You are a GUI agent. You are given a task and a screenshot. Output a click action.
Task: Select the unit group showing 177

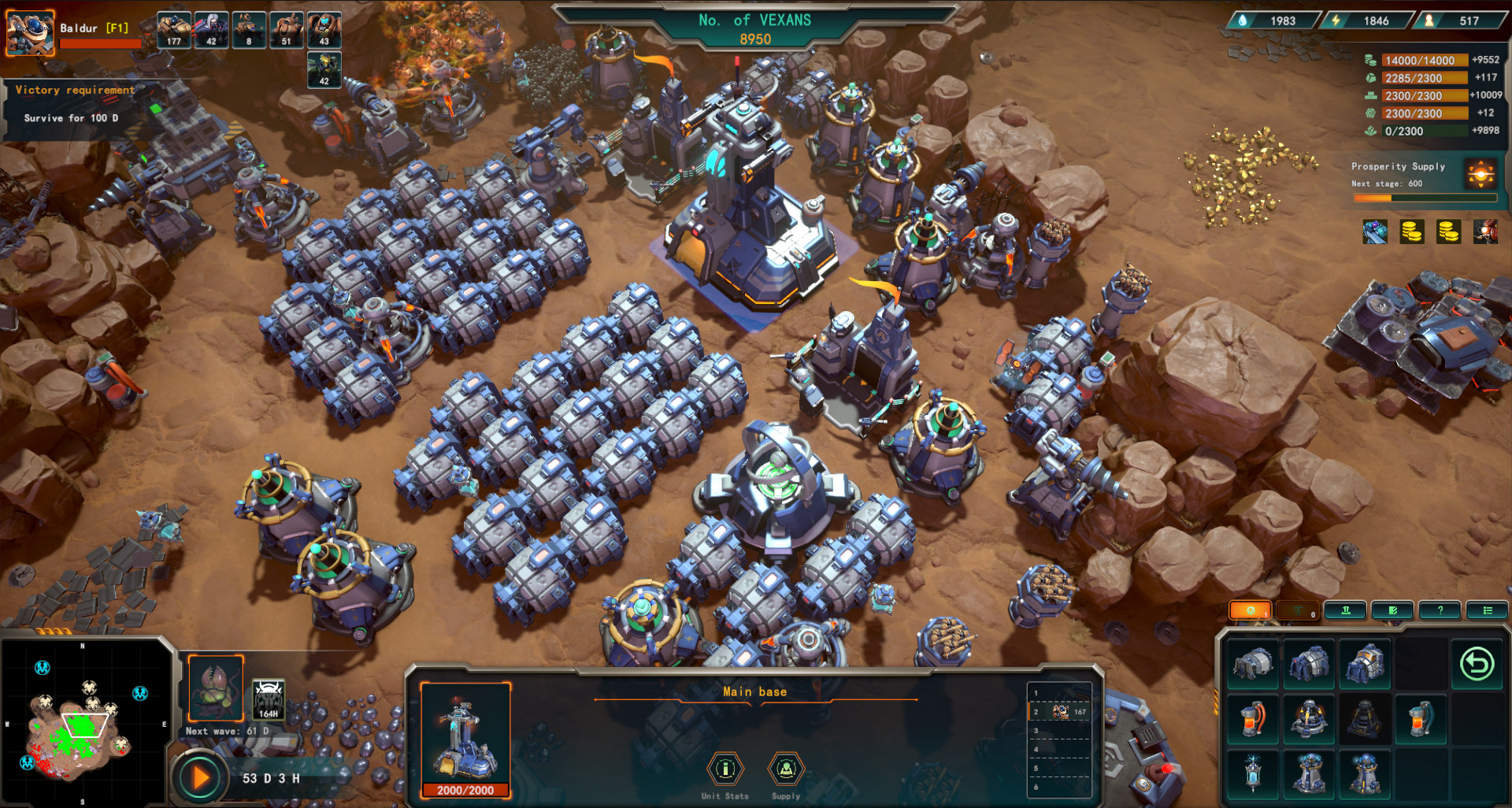(x=173, y=30)
